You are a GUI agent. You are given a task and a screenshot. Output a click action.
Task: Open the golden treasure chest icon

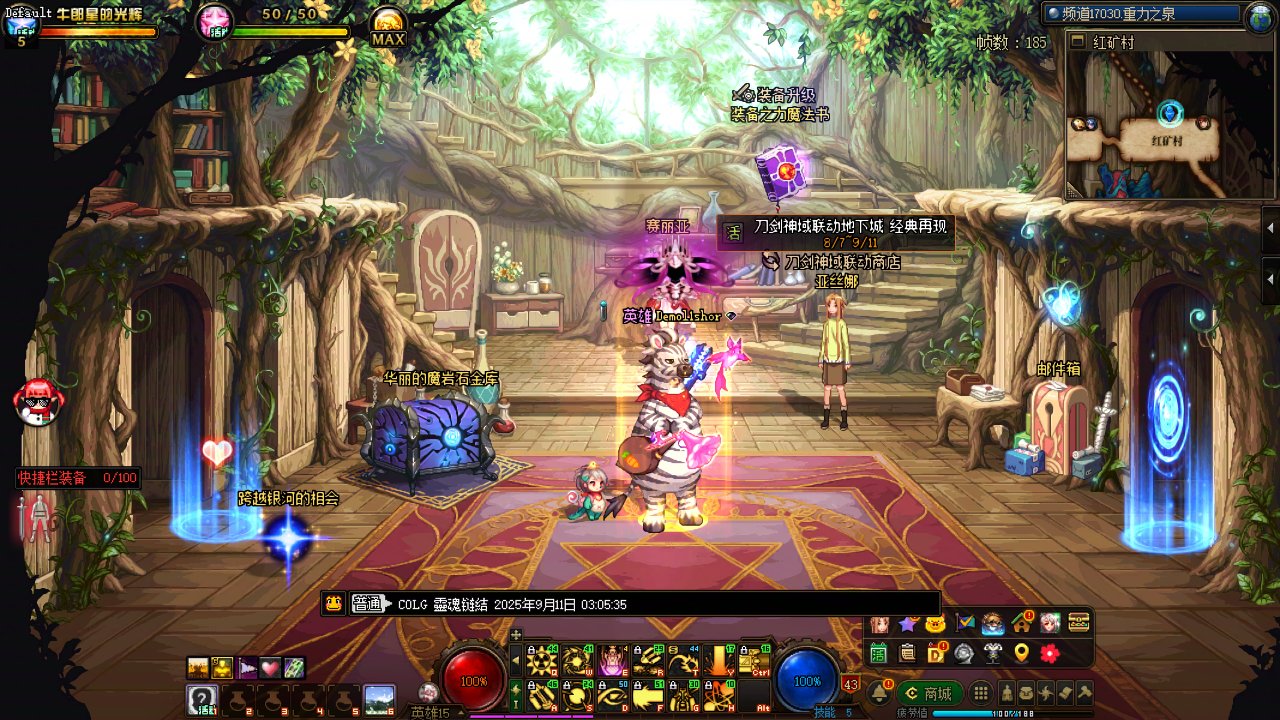[x=1078, y=623]
